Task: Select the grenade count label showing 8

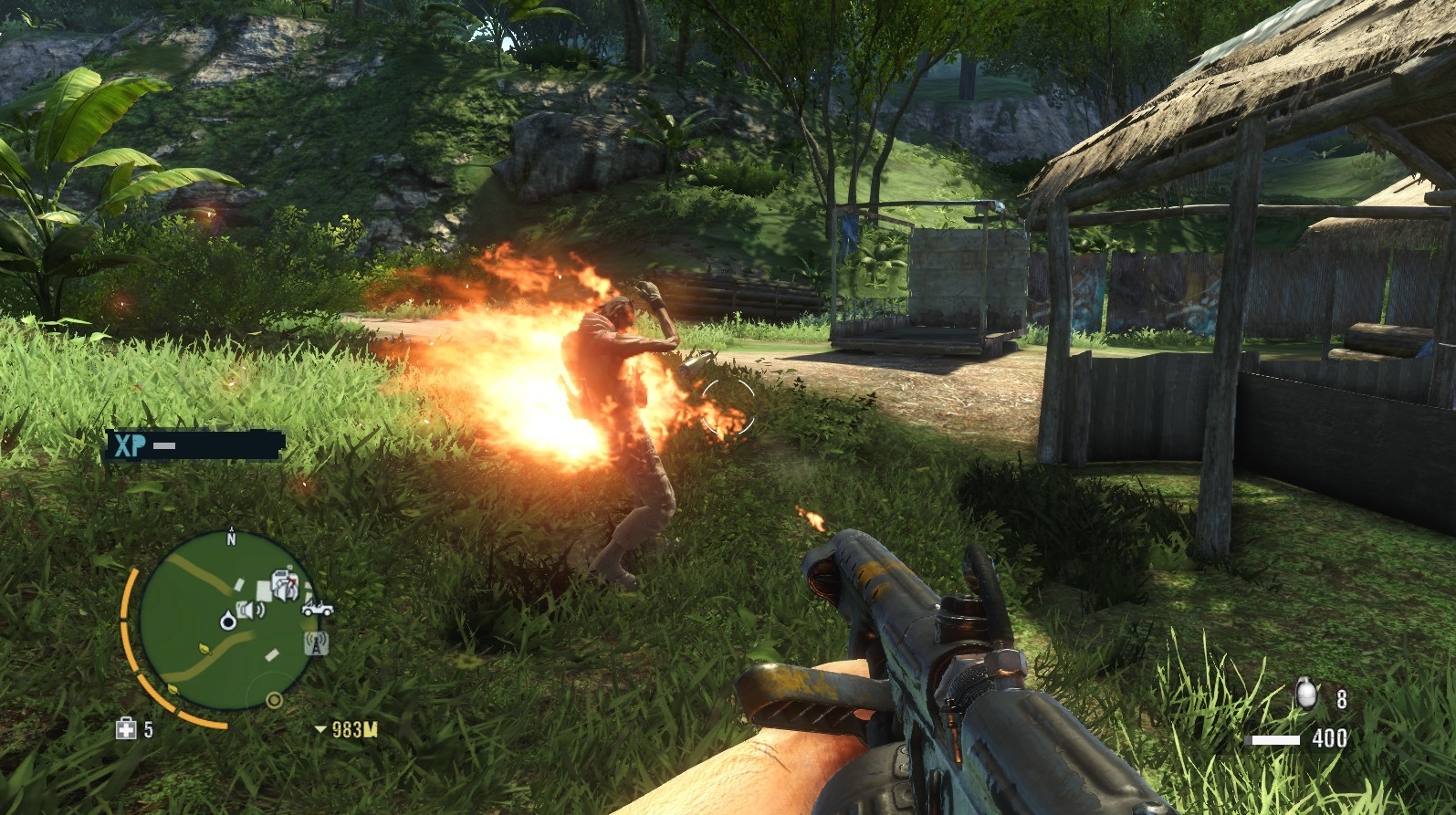Action: click(x=1342, y=697)
